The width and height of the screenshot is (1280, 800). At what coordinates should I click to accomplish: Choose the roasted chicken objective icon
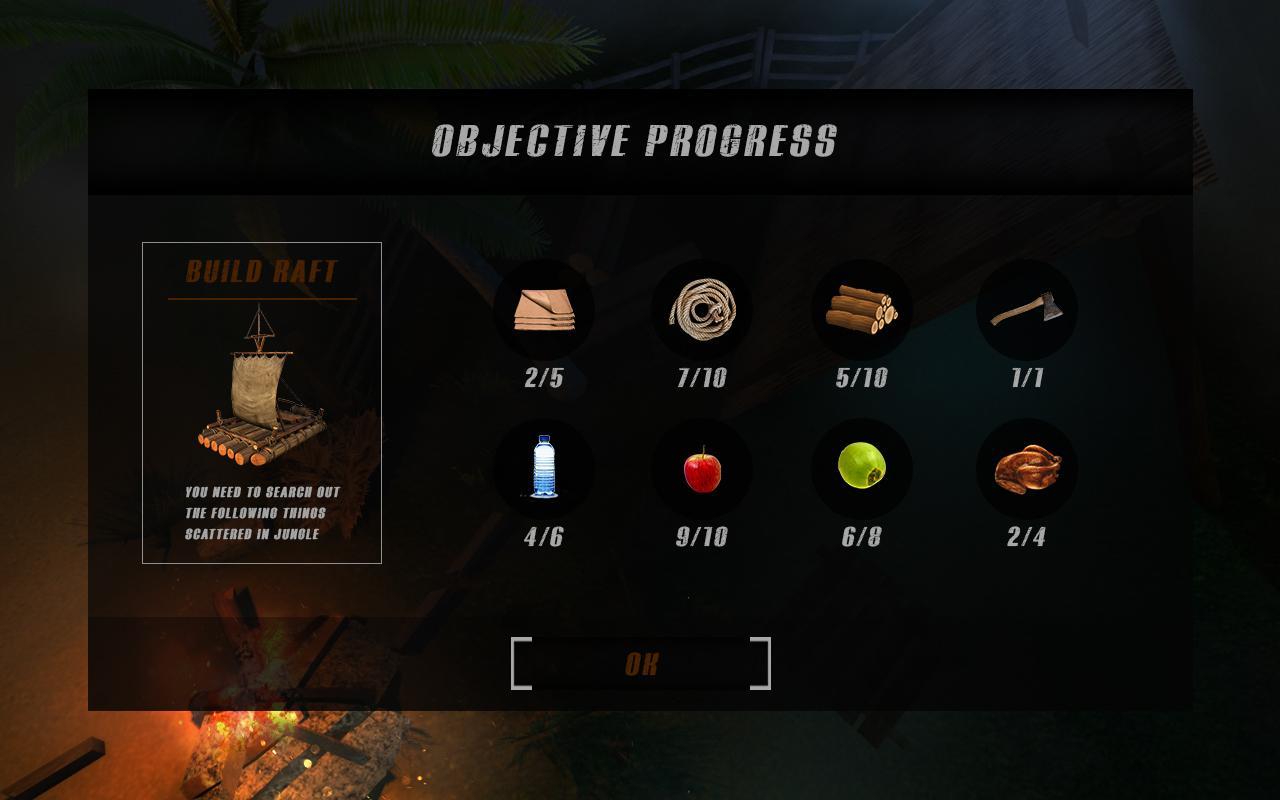coord(1026,468)
